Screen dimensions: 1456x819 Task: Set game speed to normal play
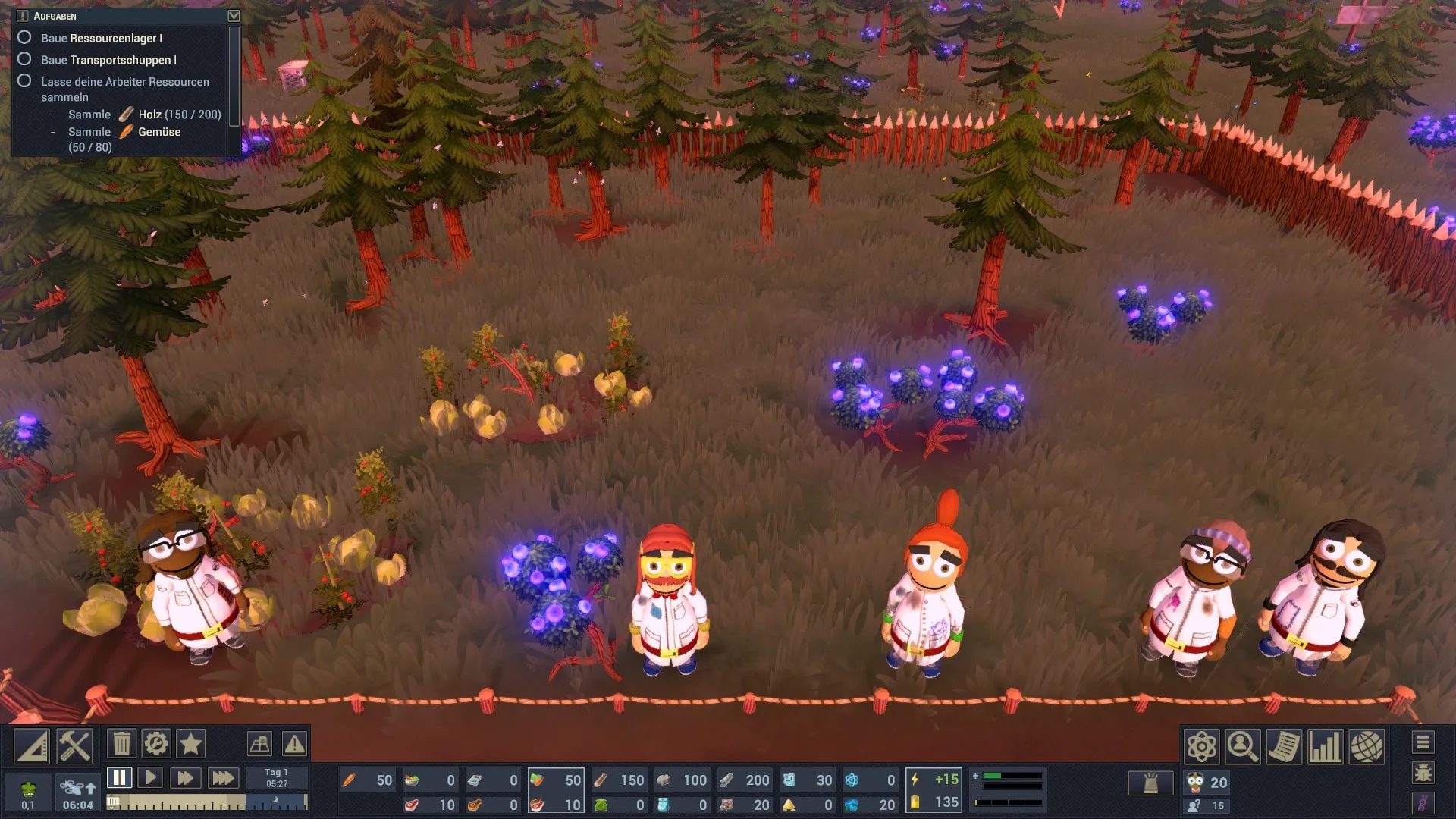tap(151, 778)
